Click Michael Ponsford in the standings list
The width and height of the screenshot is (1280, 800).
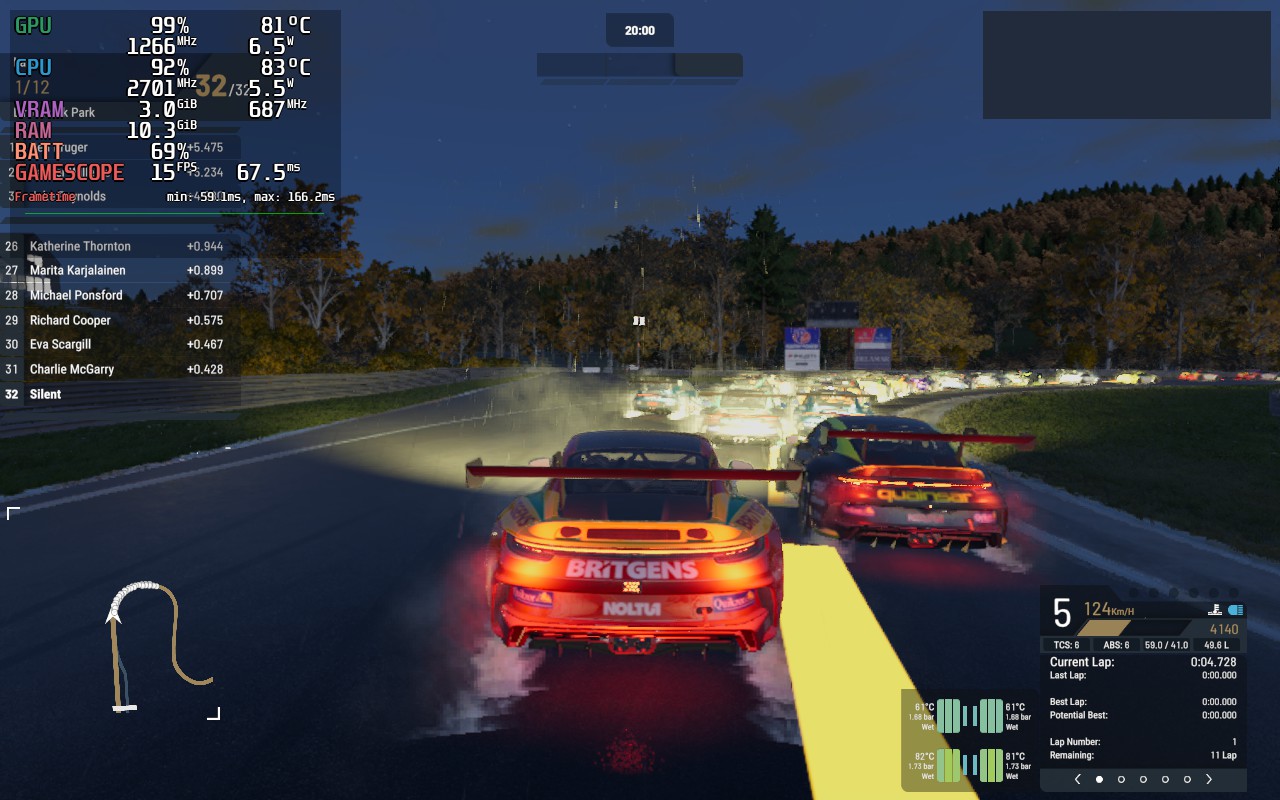tap(76, 296)
